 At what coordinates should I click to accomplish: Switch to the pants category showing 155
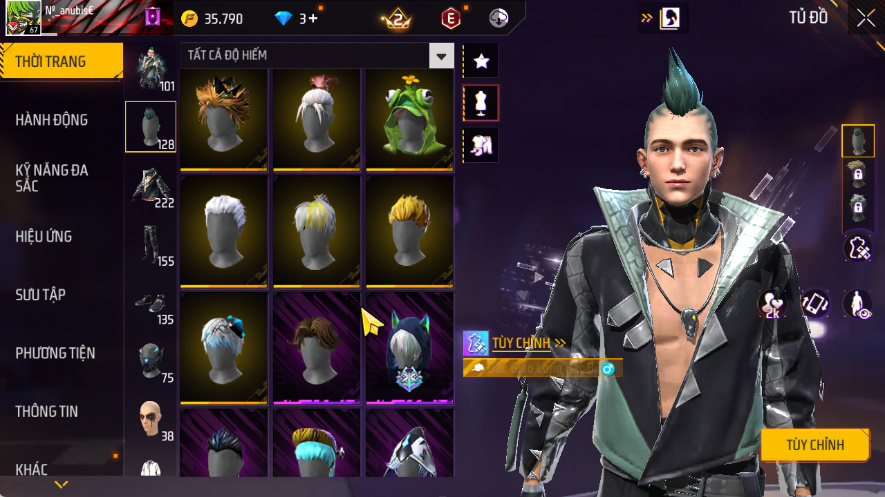150,245
